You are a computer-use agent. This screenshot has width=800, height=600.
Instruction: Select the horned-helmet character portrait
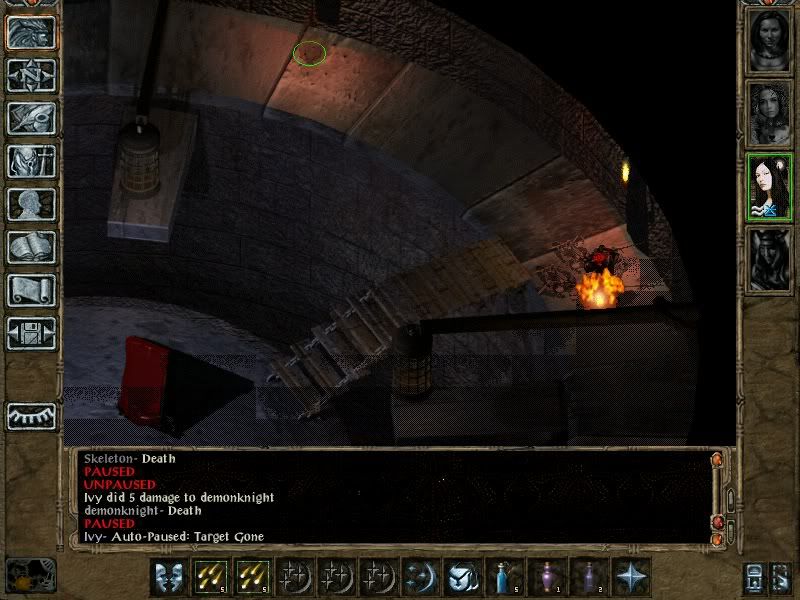(x=770, y=260)
